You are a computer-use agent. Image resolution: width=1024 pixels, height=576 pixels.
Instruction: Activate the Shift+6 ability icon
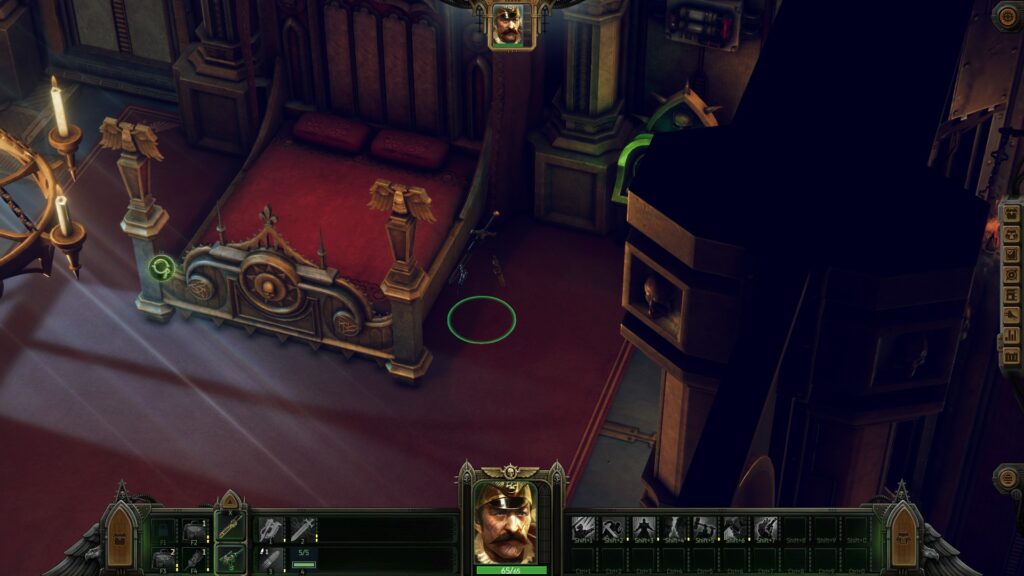tap(736, 528)
